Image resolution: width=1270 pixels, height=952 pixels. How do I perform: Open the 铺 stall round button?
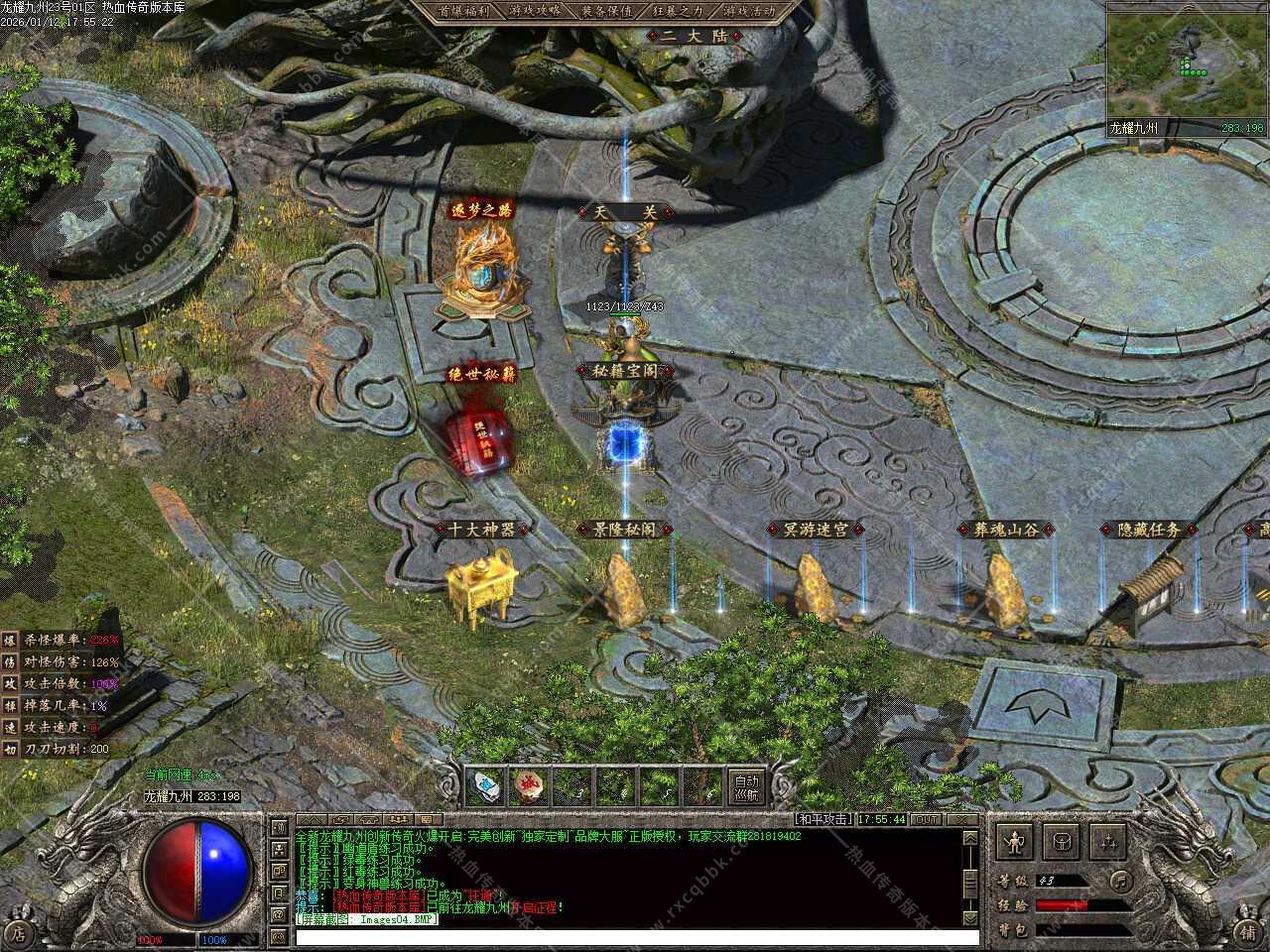coord(1249,933)
